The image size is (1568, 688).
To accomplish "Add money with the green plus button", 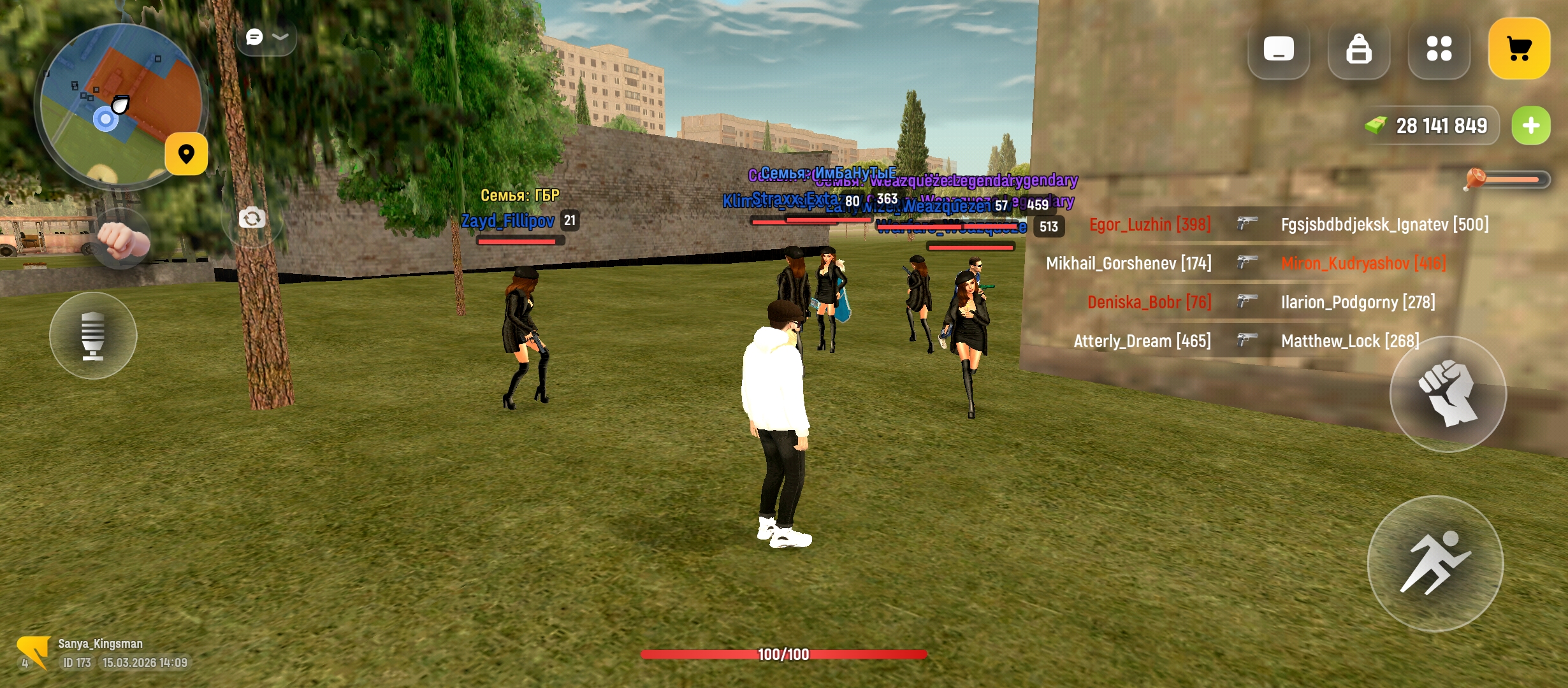I will (x=1531, y=125).
